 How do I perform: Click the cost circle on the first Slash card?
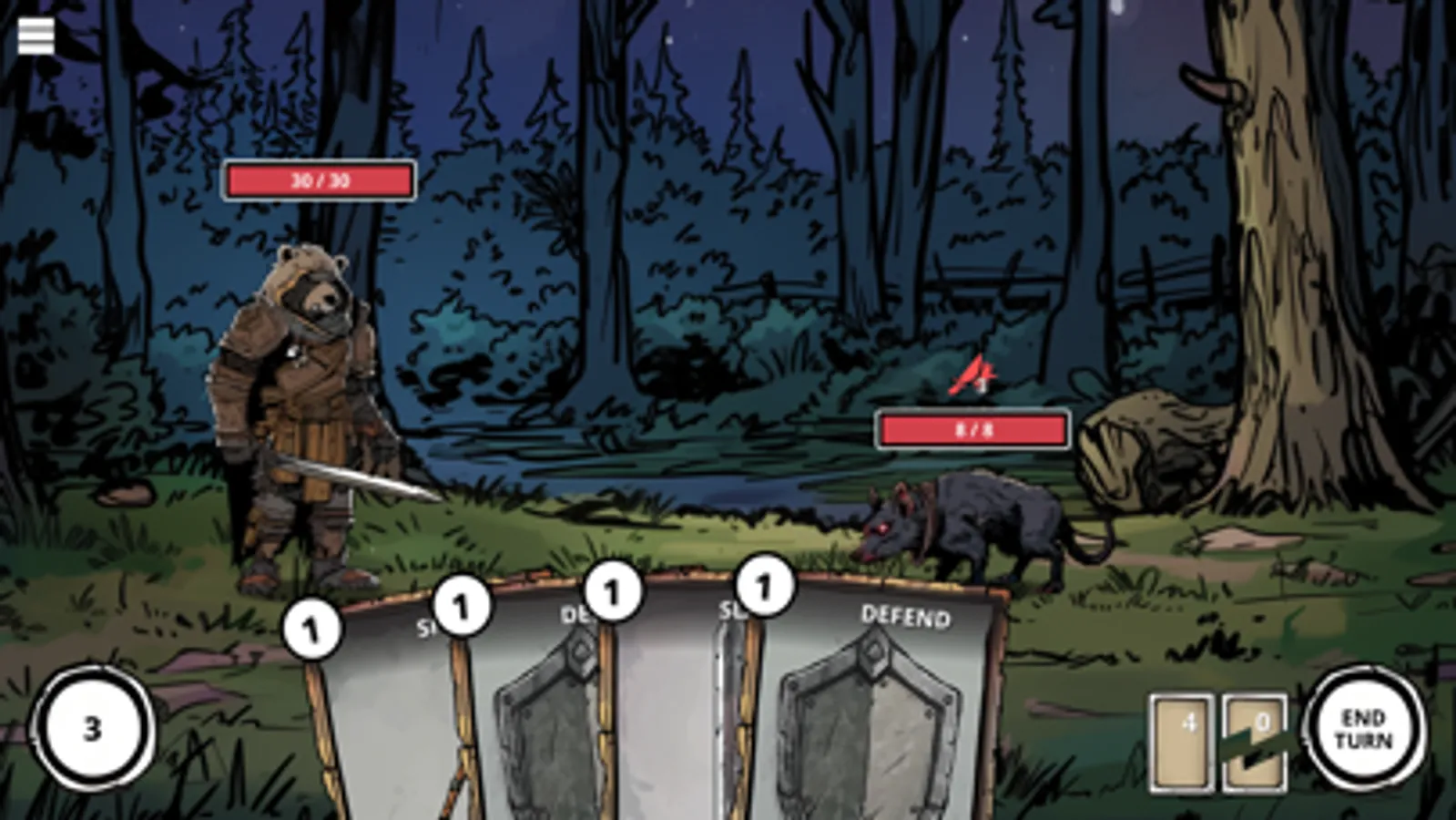pos(314,629)
